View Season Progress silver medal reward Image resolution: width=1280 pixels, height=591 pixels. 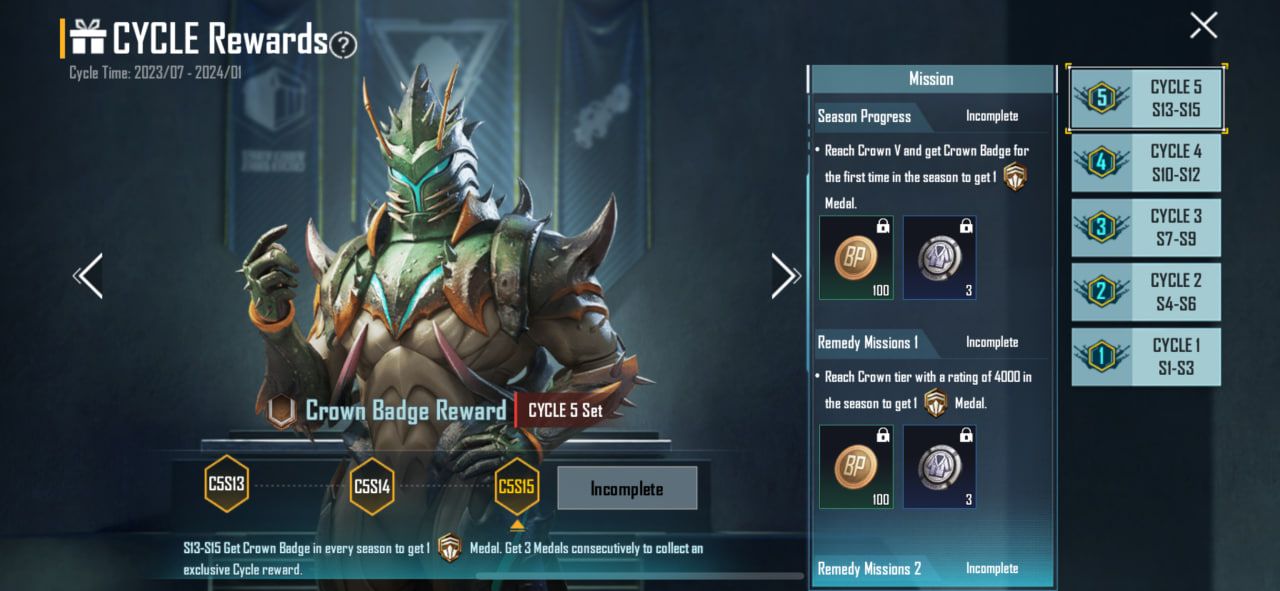[x=939, y=258]
